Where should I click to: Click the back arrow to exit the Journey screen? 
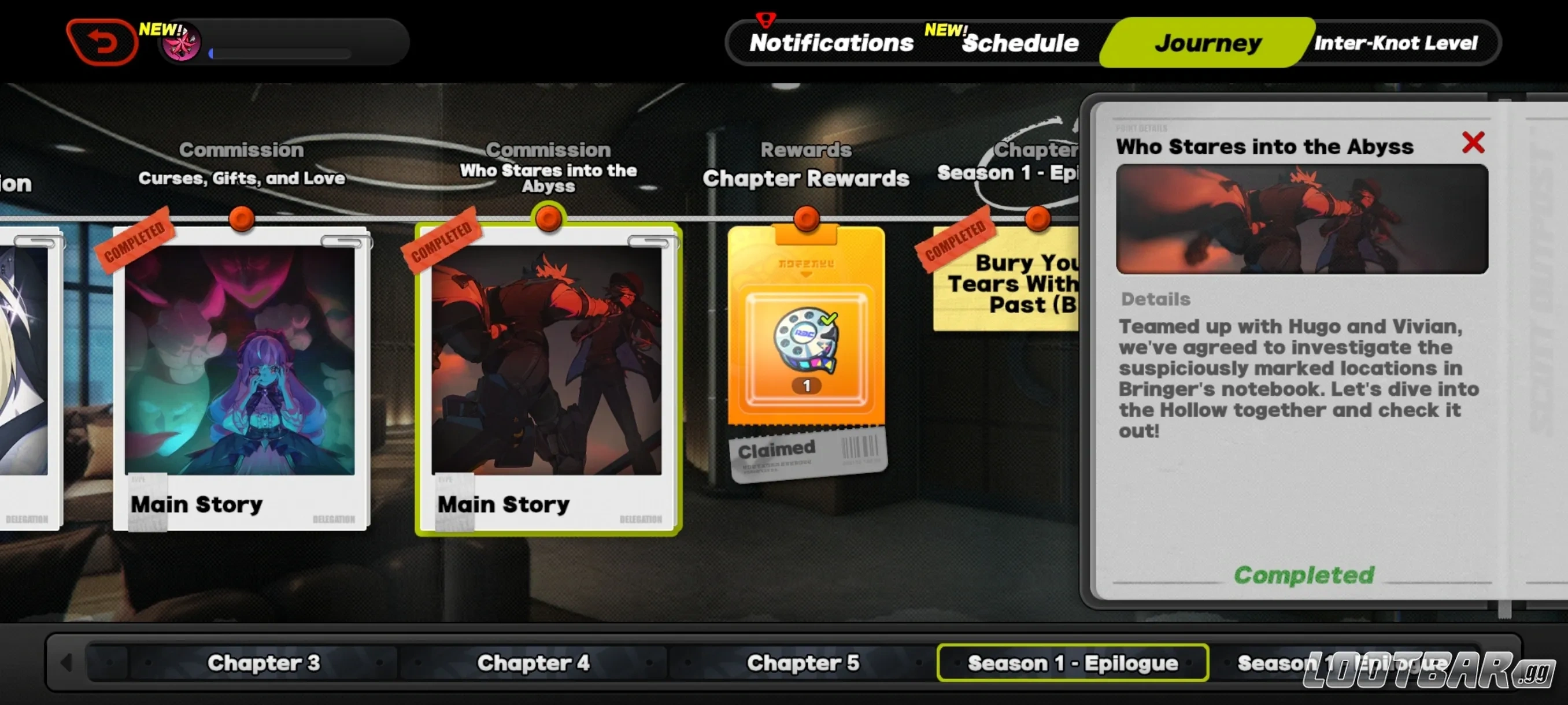[x=102, y=42]
